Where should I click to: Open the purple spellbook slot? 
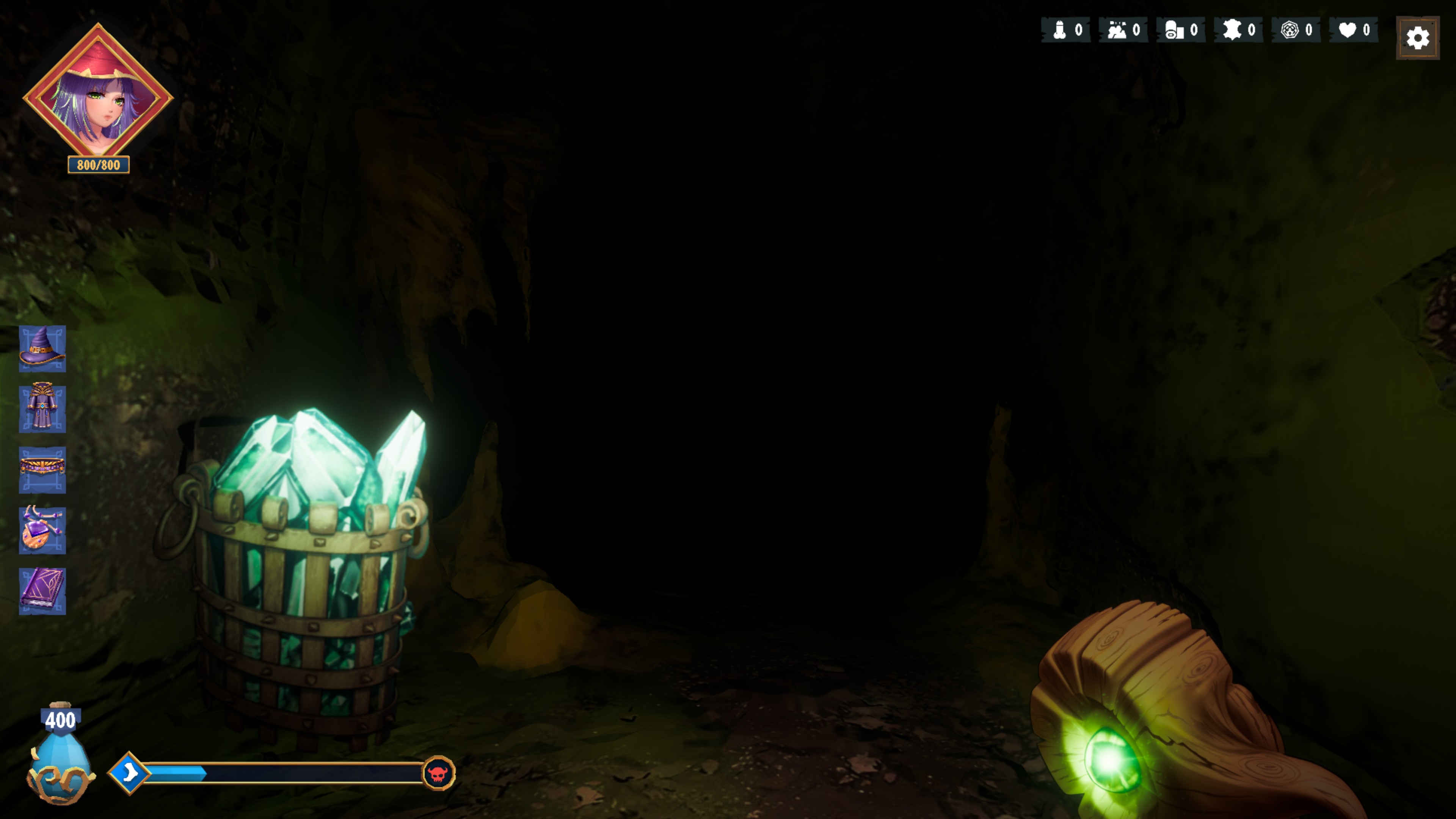(42, 591)
